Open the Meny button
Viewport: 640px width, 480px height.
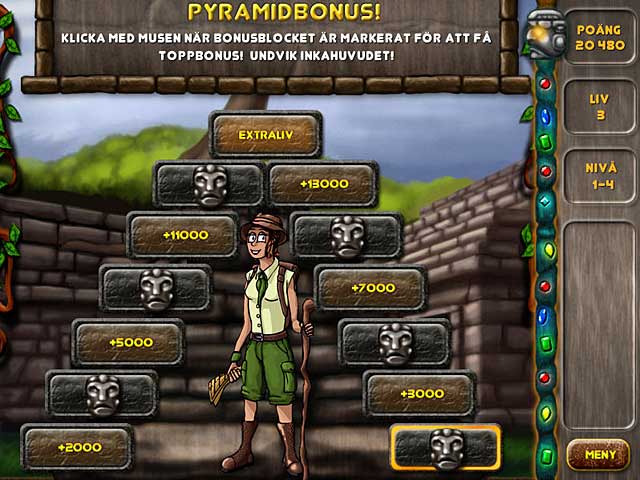point(598,455)
